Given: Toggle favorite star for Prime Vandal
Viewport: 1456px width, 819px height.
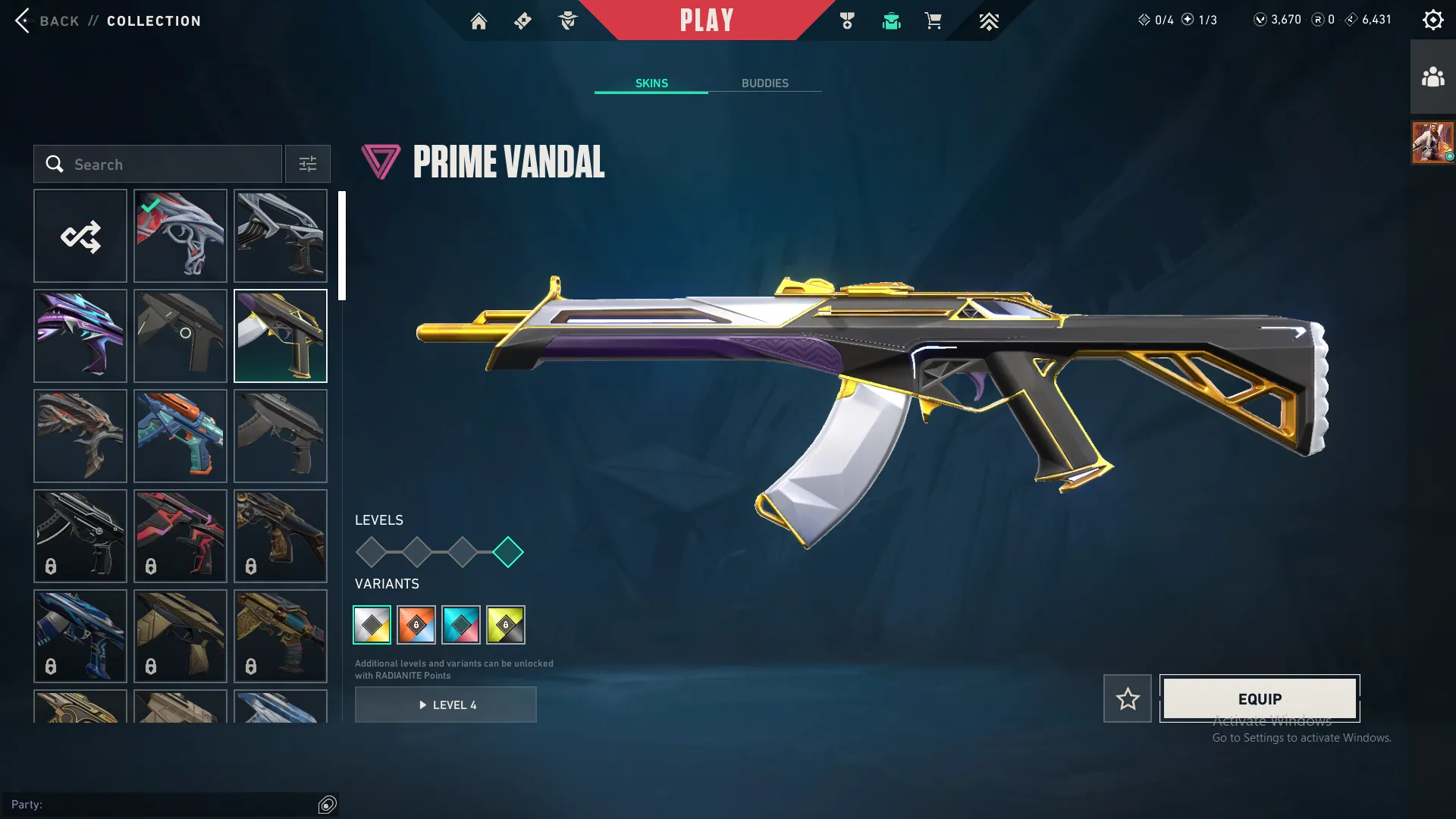Looking at the screenshot, I should pyautogui.click(x=1128, y=698).
